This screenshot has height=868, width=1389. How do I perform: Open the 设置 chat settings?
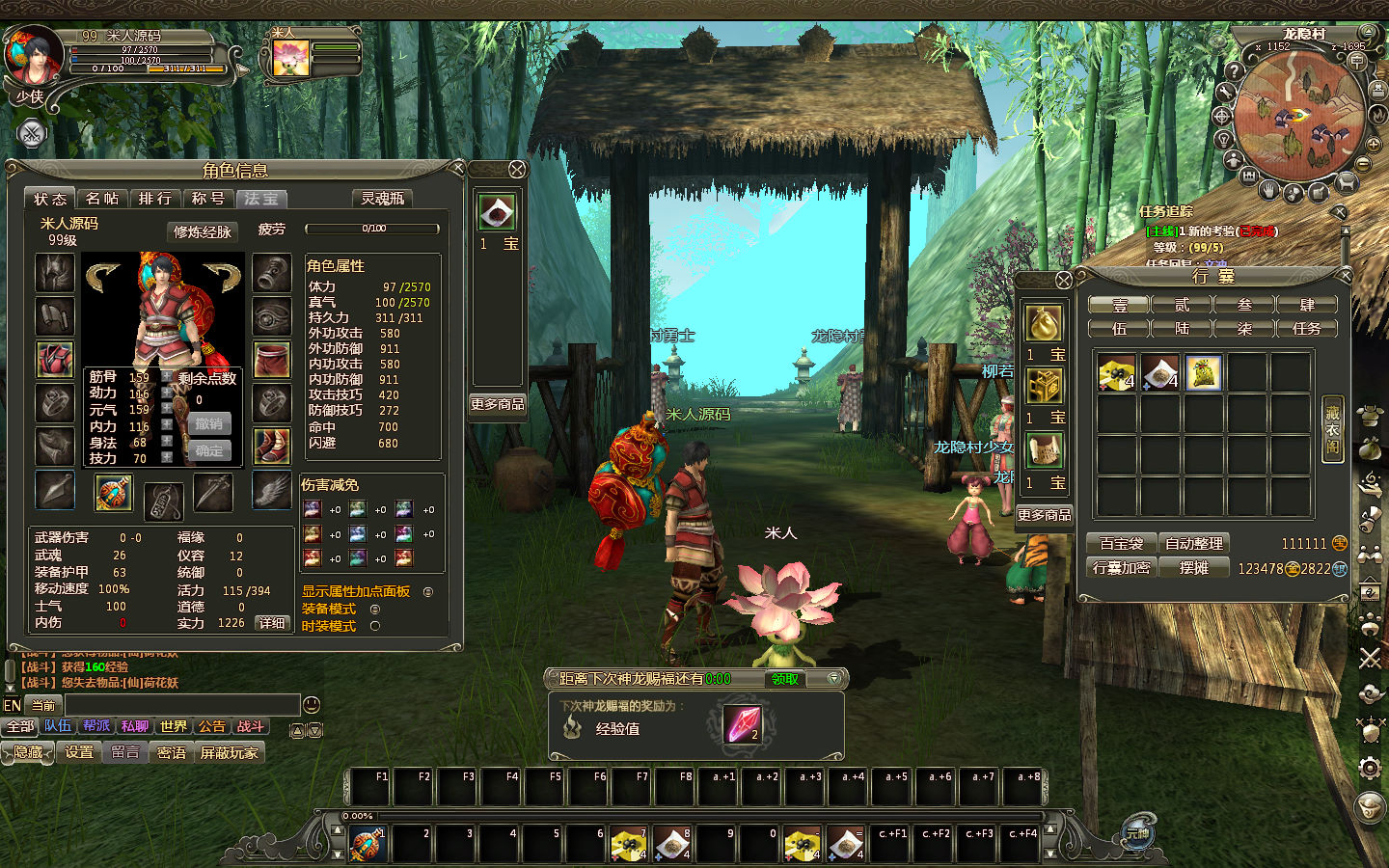tap(79, 752)
